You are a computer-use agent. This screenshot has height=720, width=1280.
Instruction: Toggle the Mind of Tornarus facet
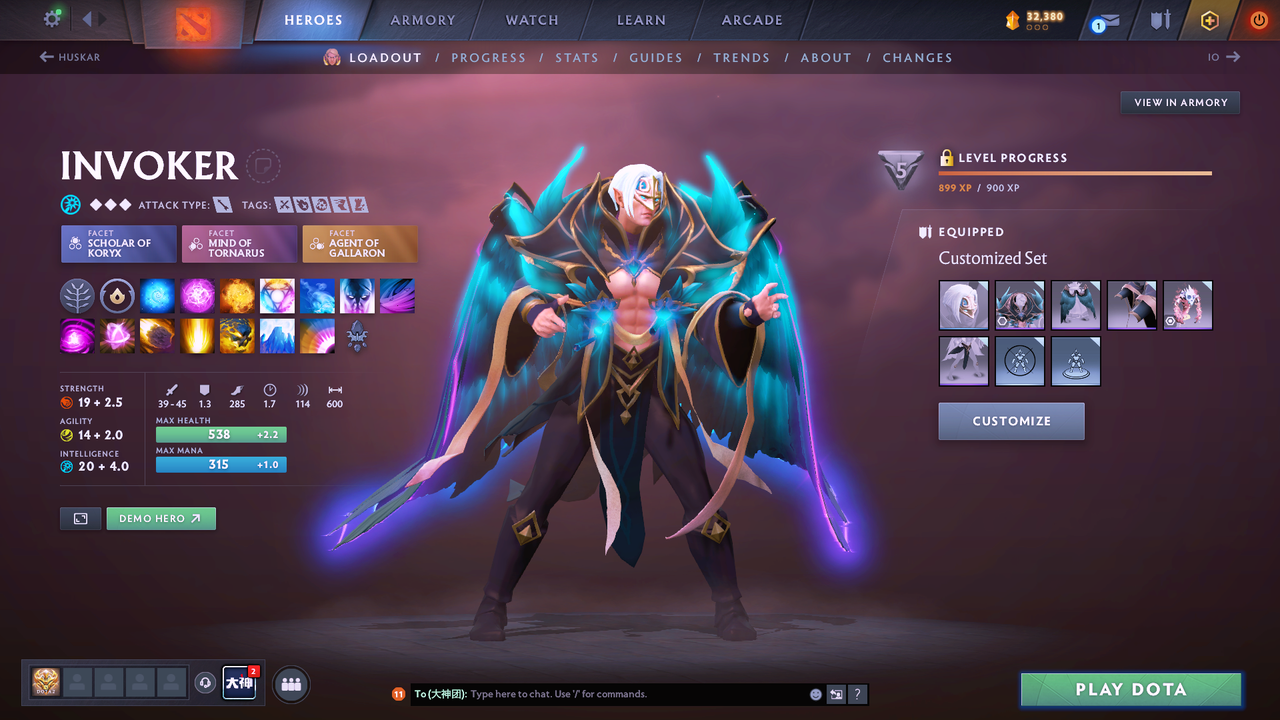[239, 243]
